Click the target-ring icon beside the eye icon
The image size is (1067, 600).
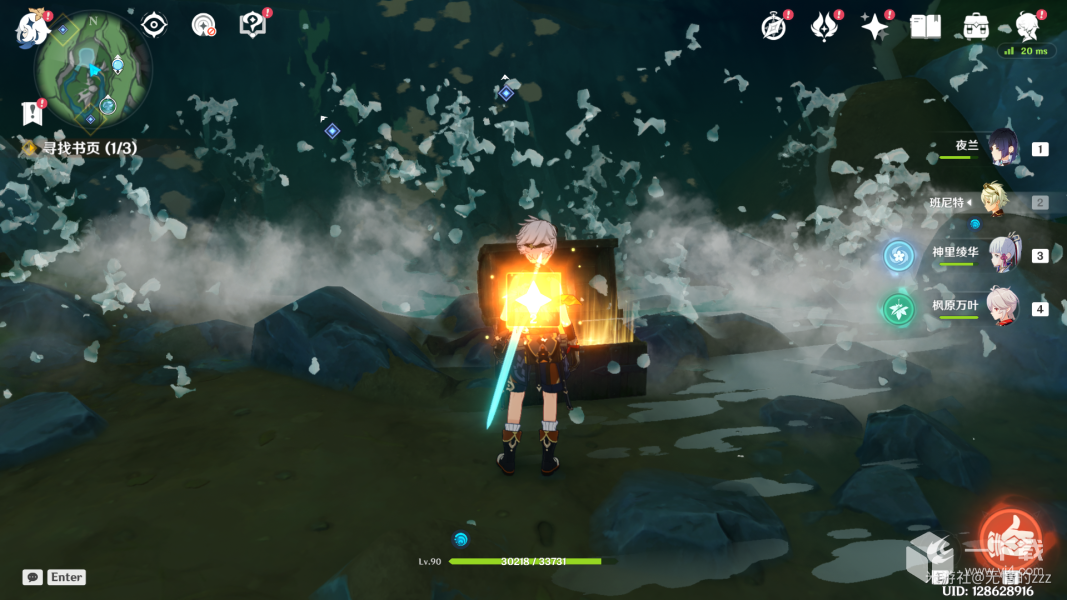pos(203,25)
